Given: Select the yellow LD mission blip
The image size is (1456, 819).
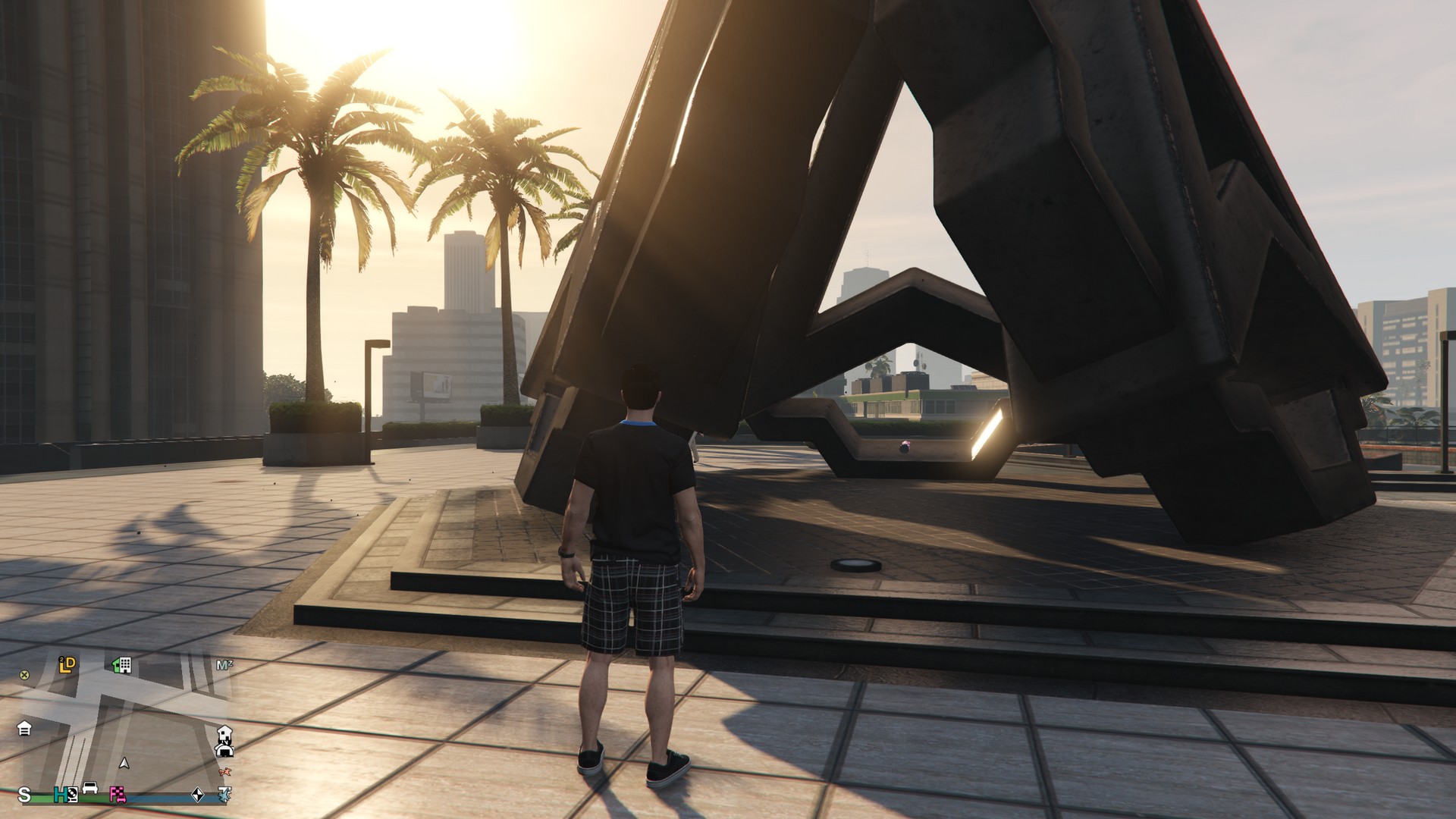Looking at the screenshot, I should tap(67, 665).
